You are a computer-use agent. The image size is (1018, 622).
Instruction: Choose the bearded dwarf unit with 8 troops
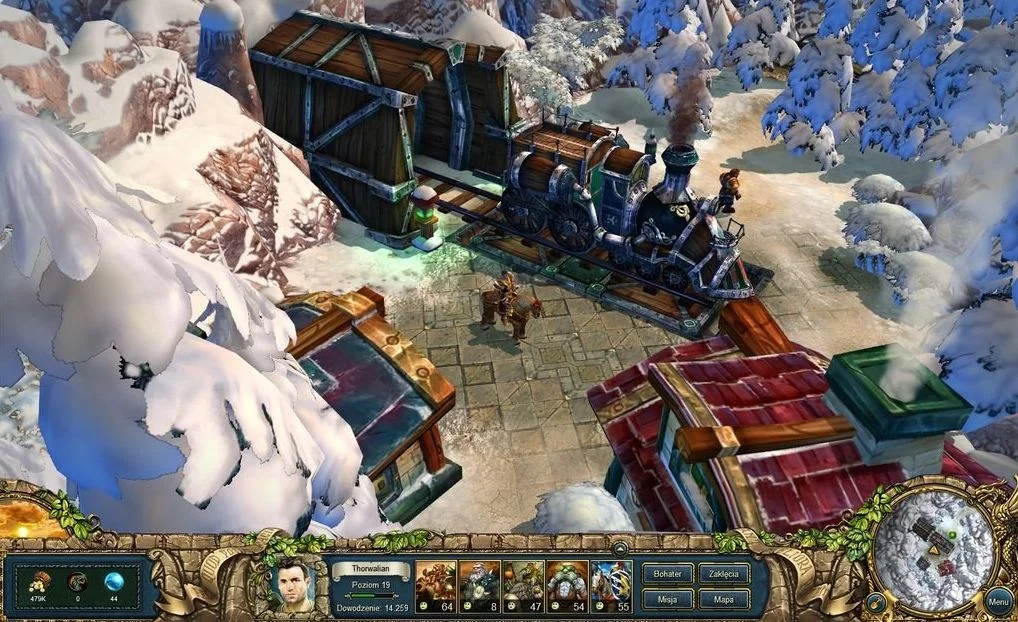(x=480, y=586)
